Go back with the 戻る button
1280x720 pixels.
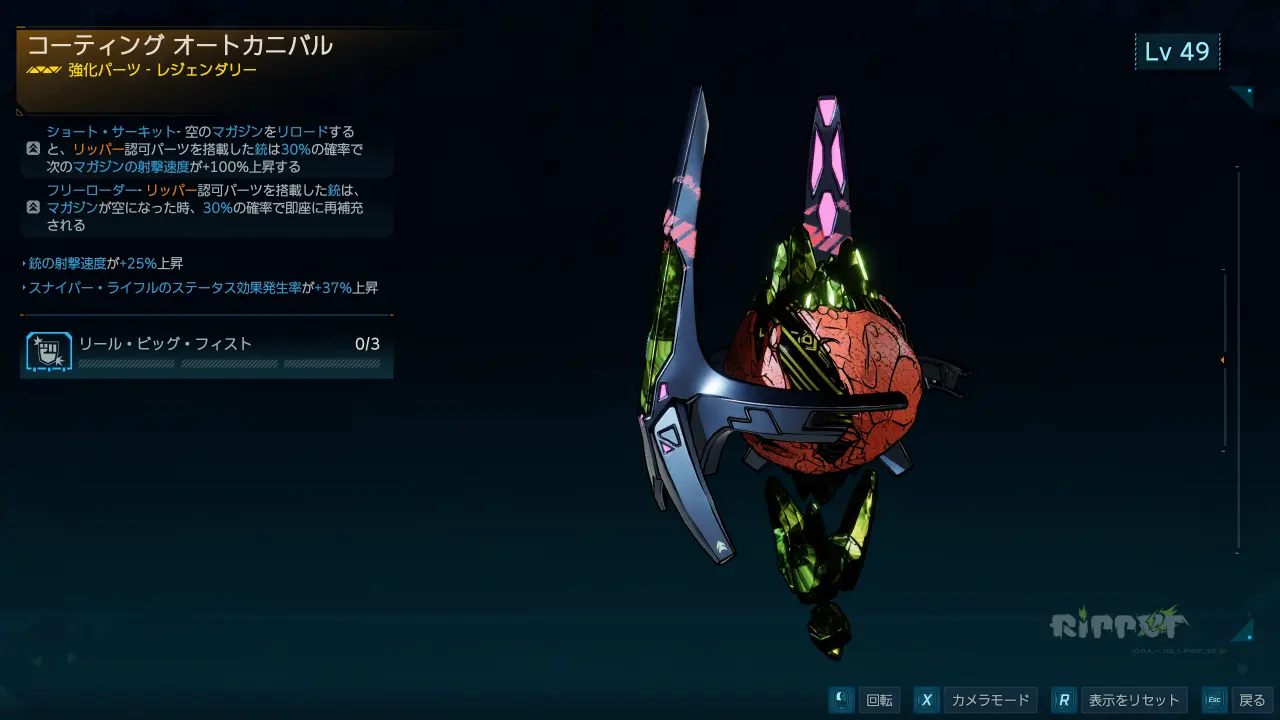coord(1238,700)
